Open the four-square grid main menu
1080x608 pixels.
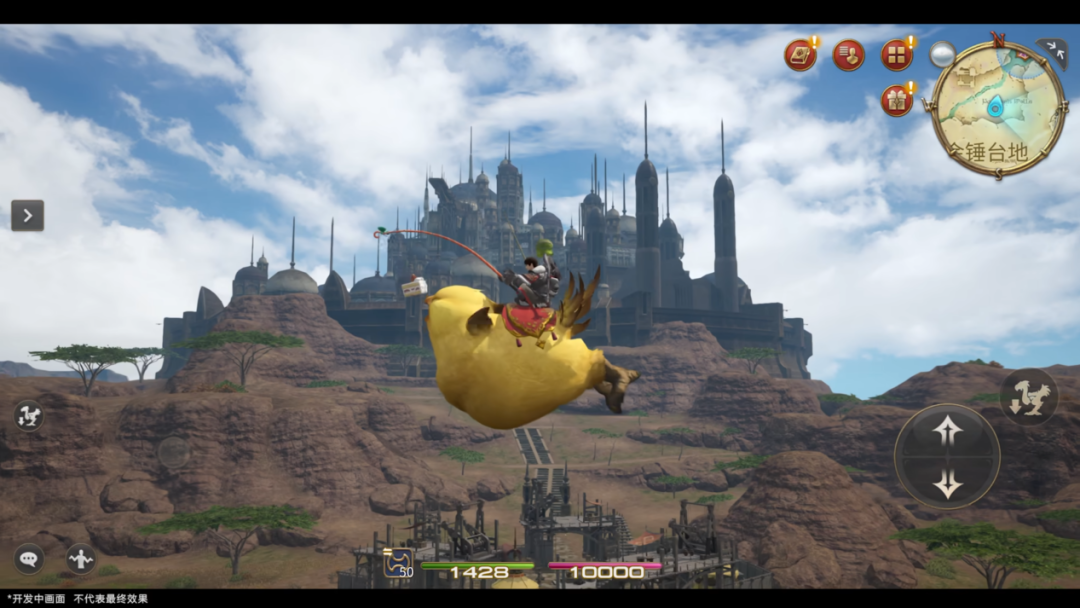pyautogui.click(x=896, y=54)
